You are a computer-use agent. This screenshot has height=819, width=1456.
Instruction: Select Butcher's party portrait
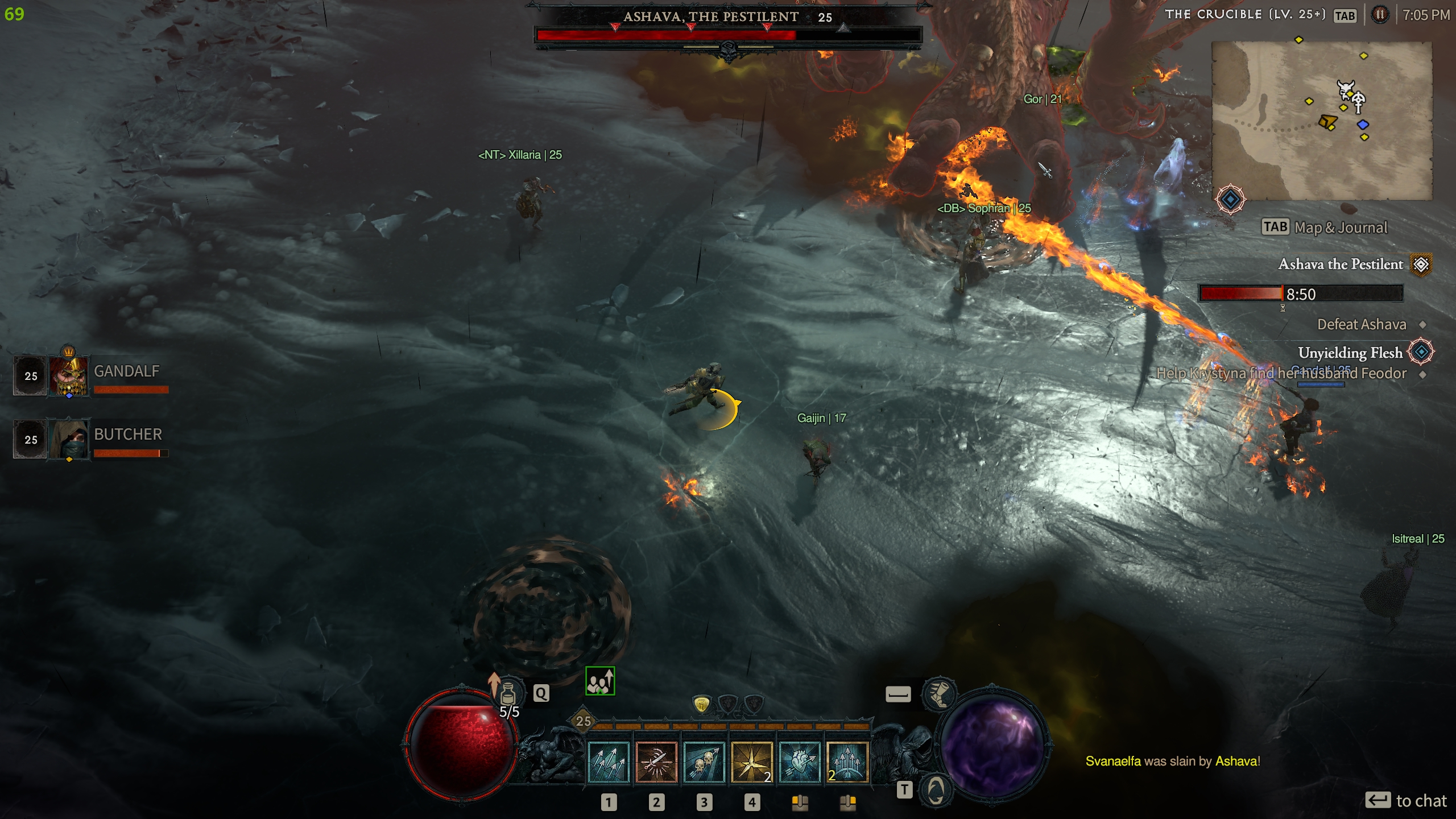(x=69, y=439)
